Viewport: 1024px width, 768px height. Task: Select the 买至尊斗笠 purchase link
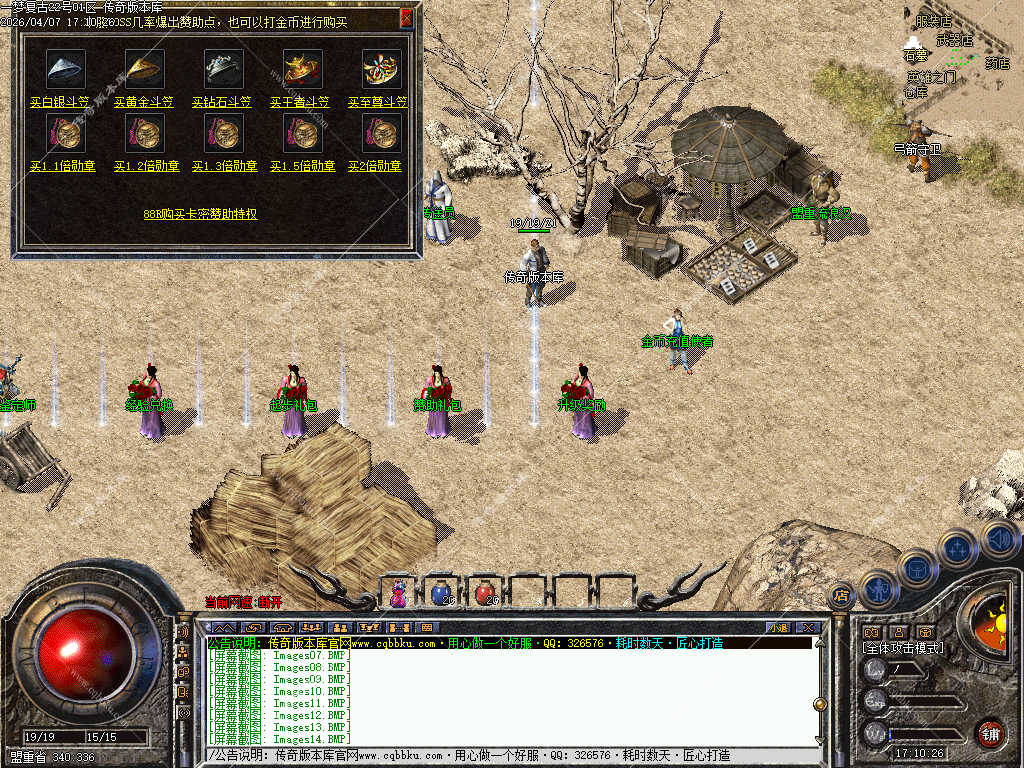click(x=378, y=102)
